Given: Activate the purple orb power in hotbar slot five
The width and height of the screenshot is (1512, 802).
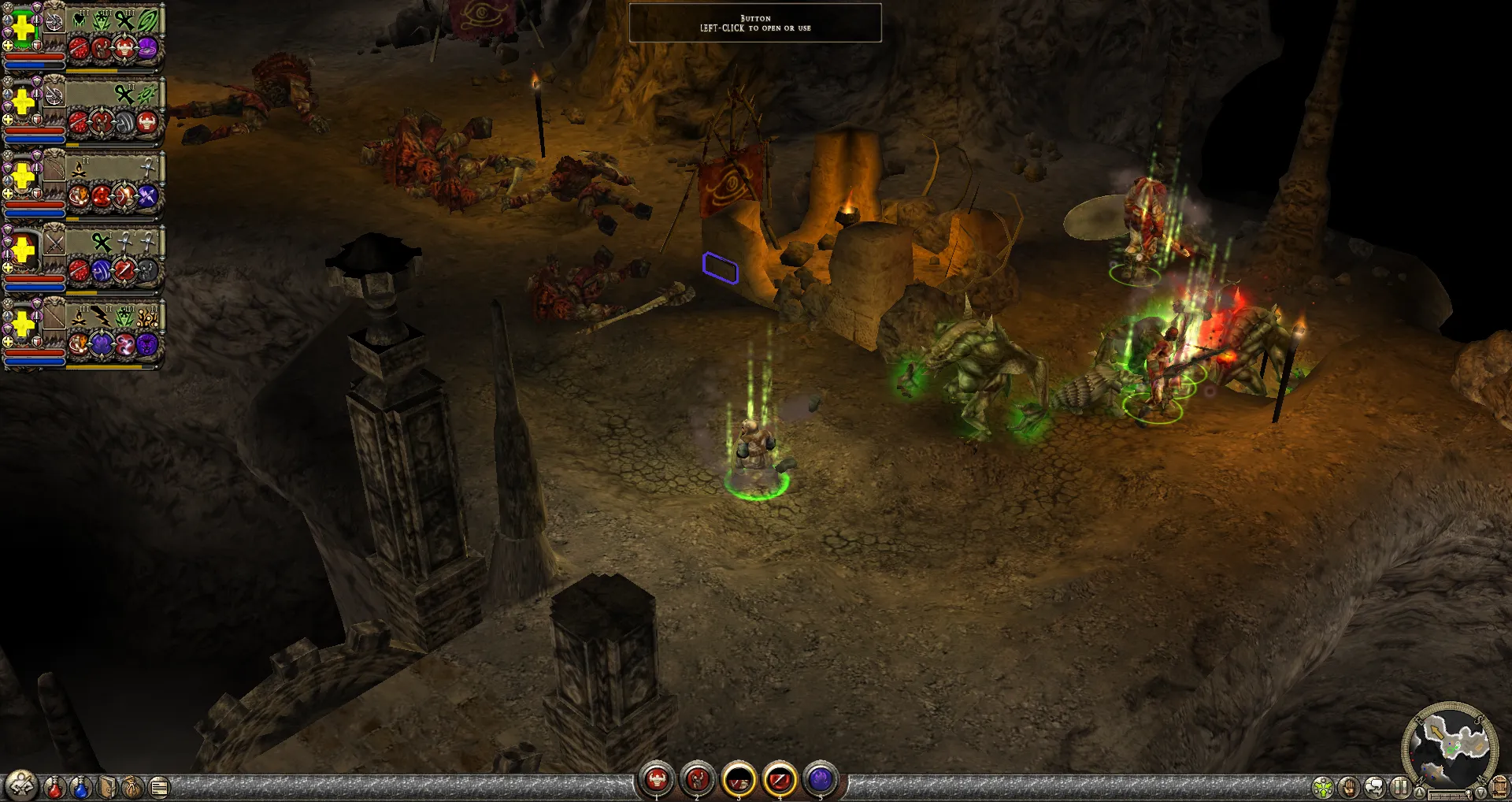Looking at the screenshot, I should (x=820, y=780).
